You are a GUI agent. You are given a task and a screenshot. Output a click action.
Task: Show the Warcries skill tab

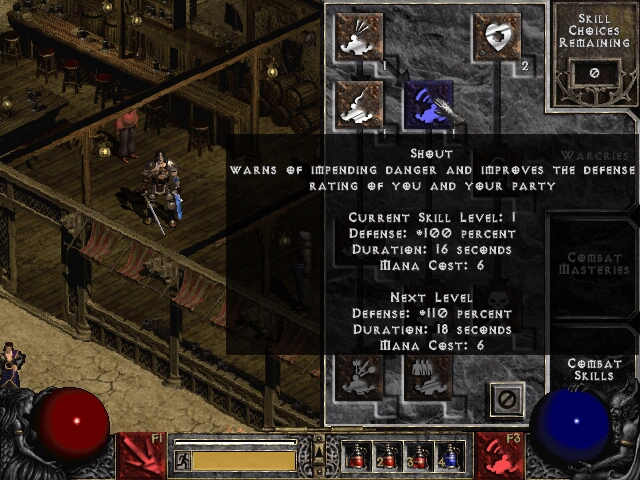coord(595,157)
